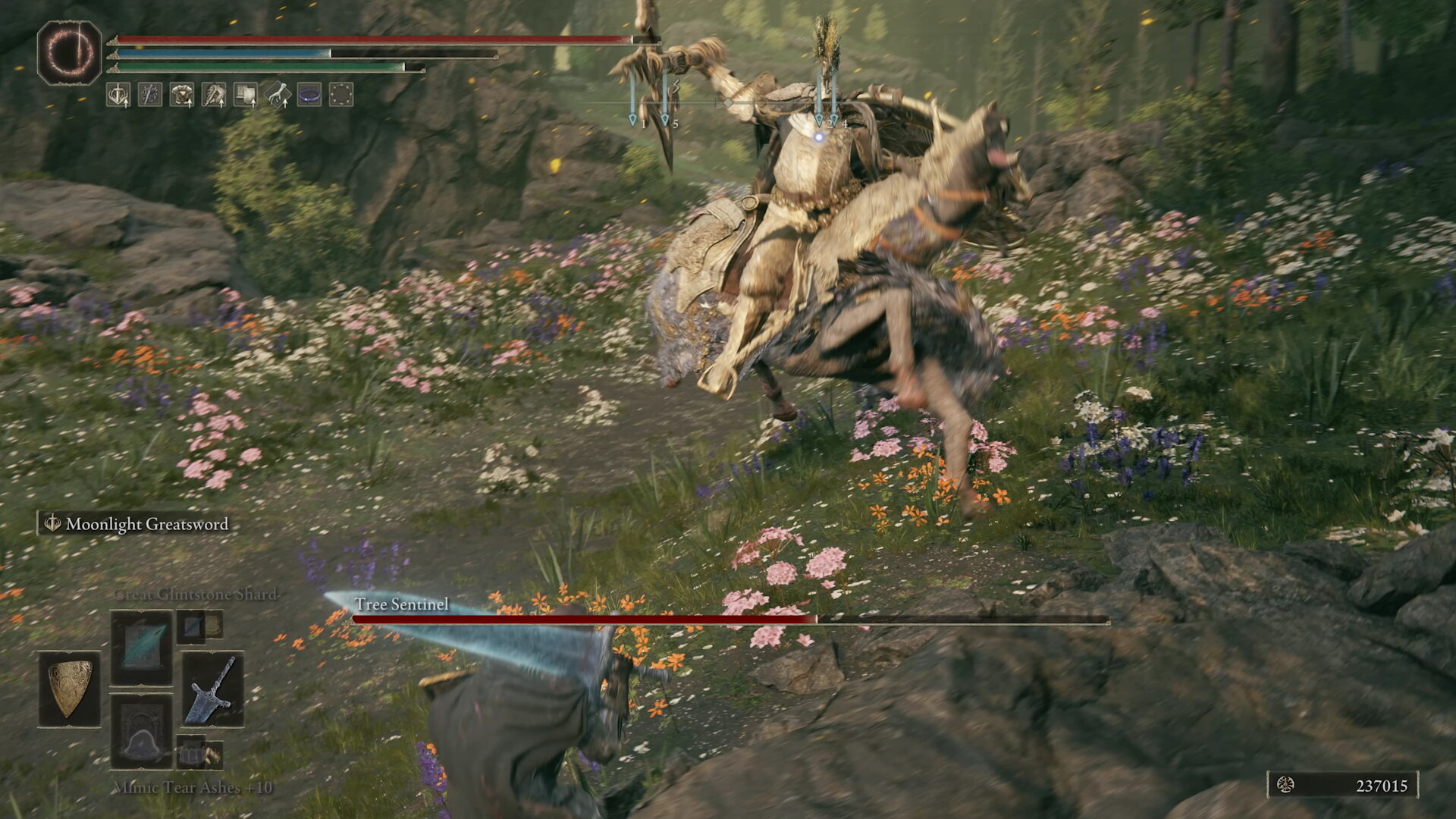Click the great rune icon beside the health bar

point(70,52)
